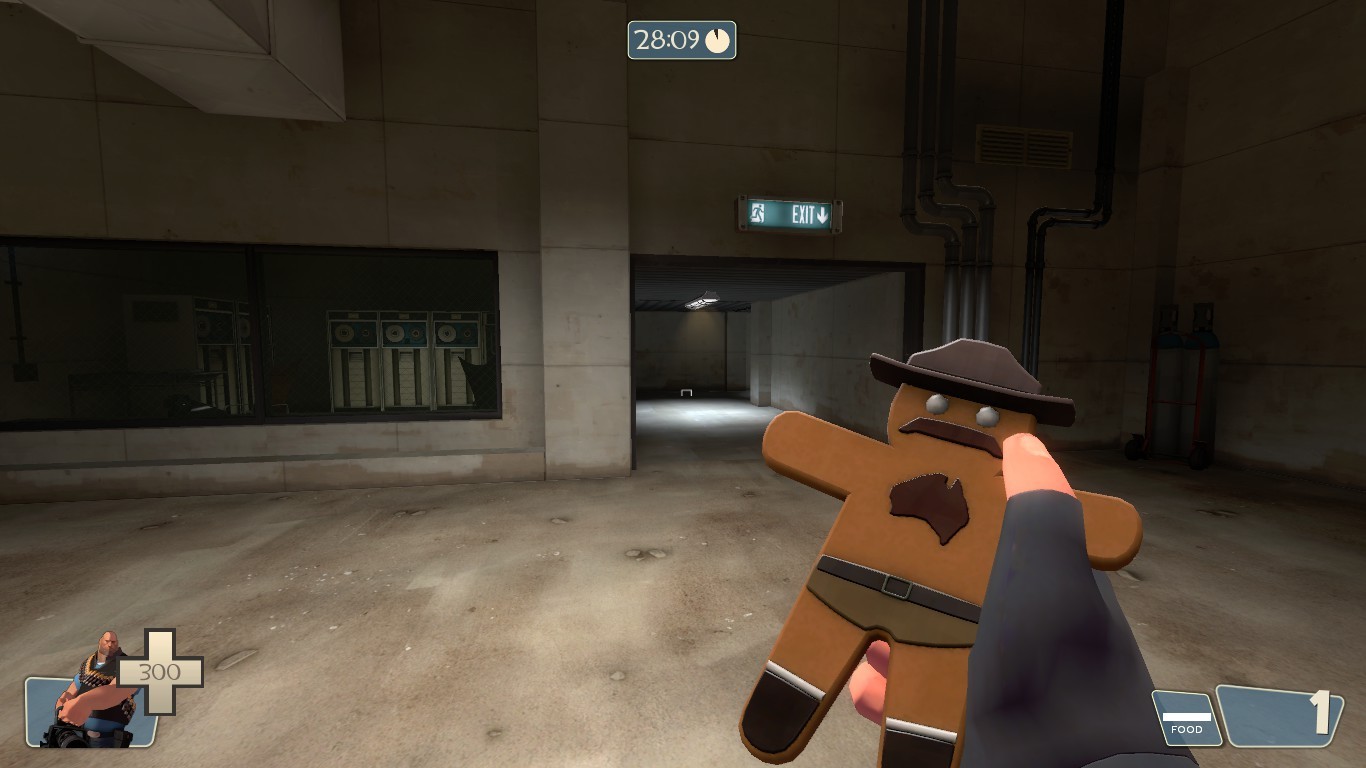
Task: Expand the match timer panel showing 28:09
Action: coord(680,42)
